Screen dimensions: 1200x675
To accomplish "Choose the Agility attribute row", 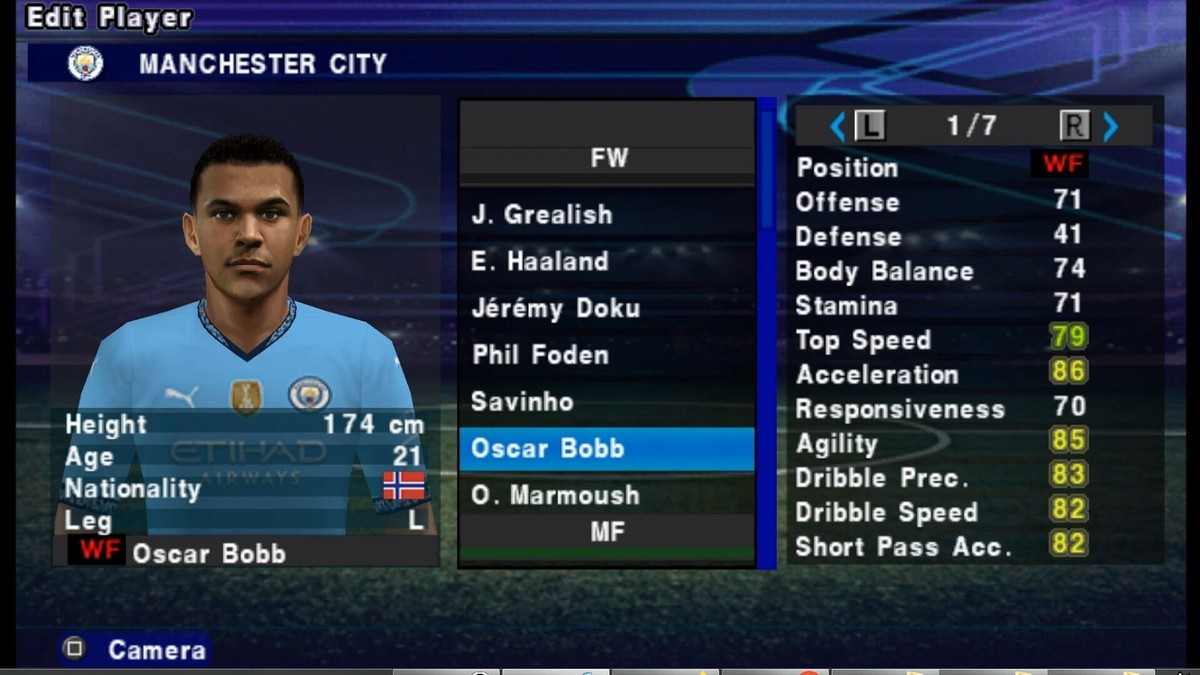I will pos(940,444).
